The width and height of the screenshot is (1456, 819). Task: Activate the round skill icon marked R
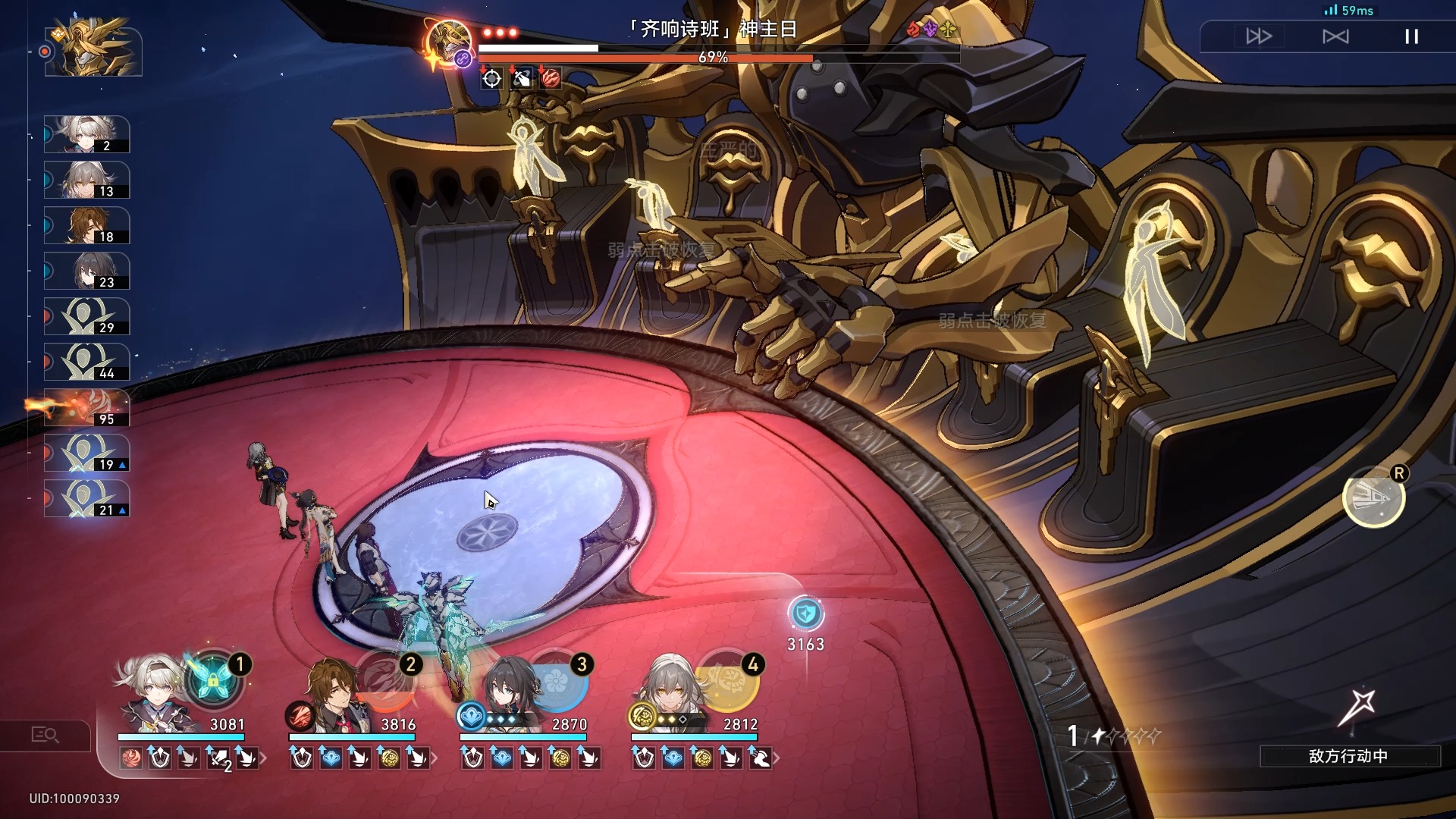pos(1373,497)
